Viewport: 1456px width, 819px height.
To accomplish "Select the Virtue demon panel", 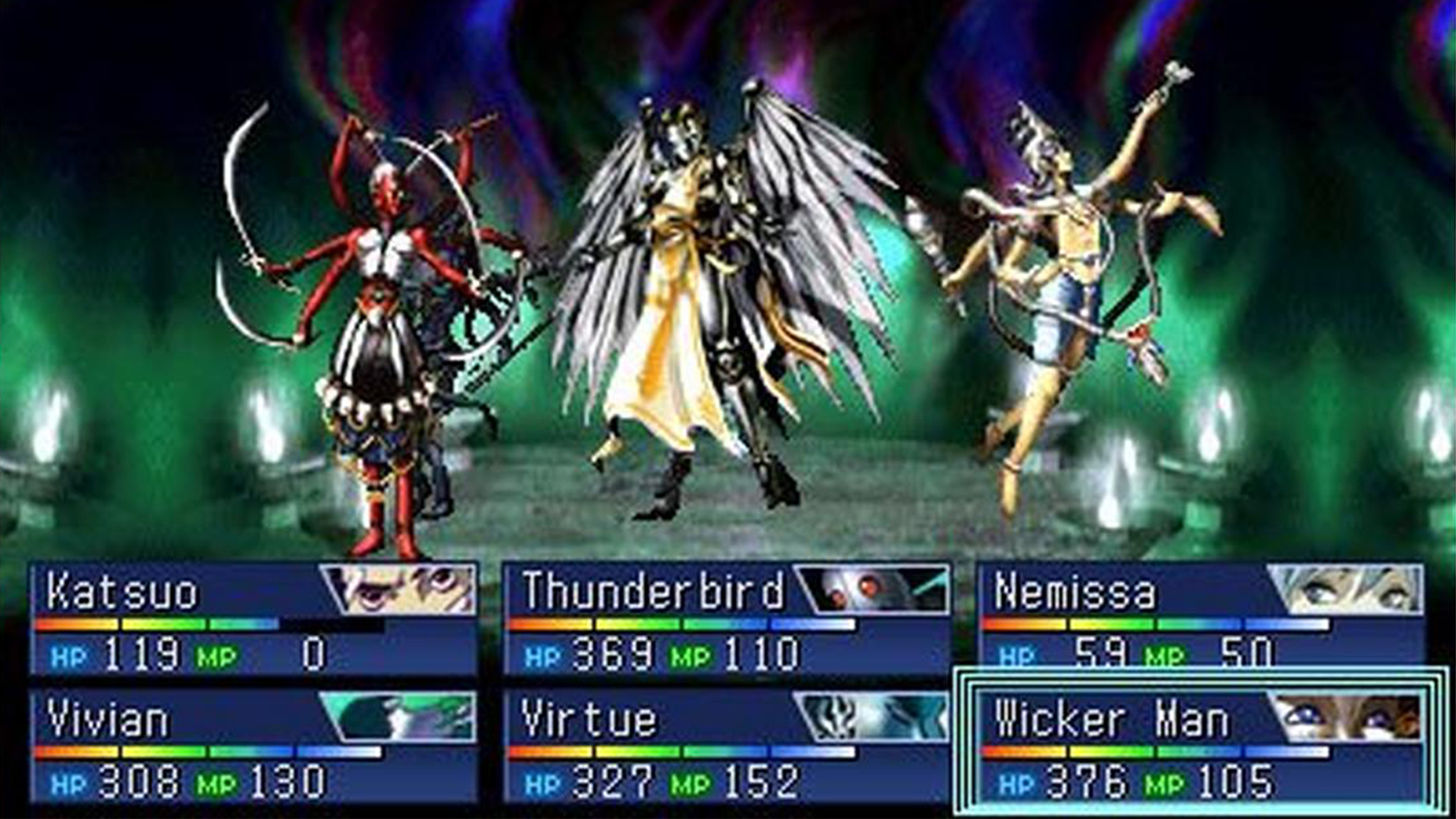I will [727, 746].
